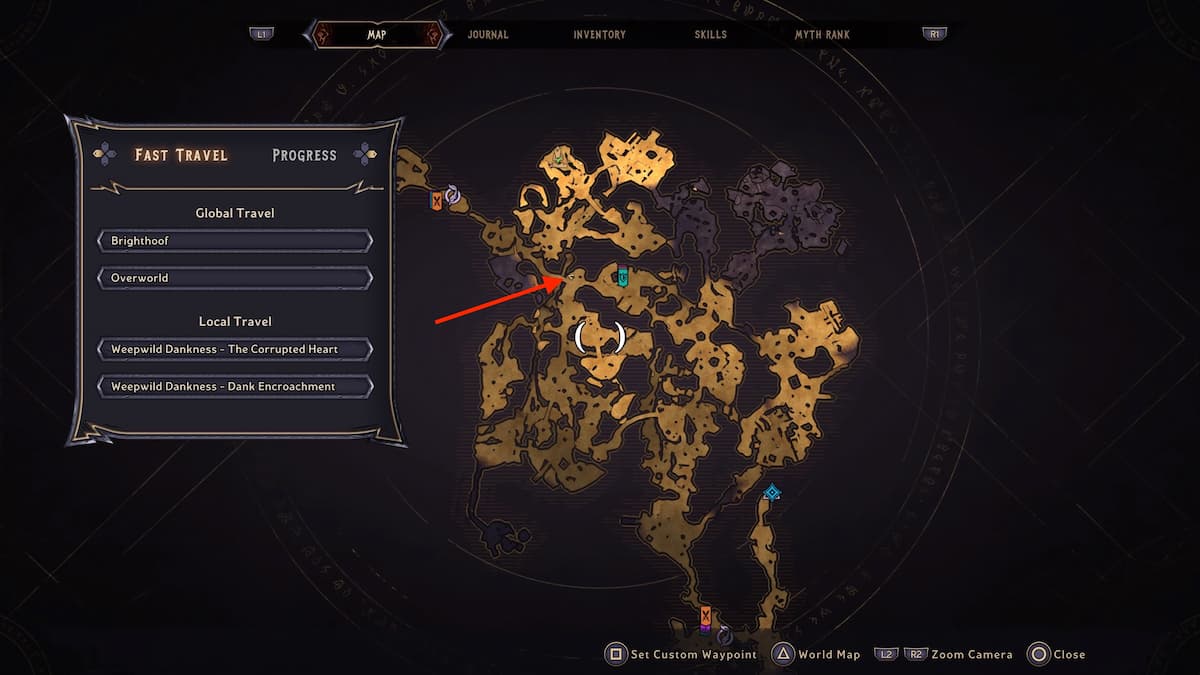Select the Fast Travel panel tab
Image resolution: width=1200 pixels, height=675 pixels.
181,155
